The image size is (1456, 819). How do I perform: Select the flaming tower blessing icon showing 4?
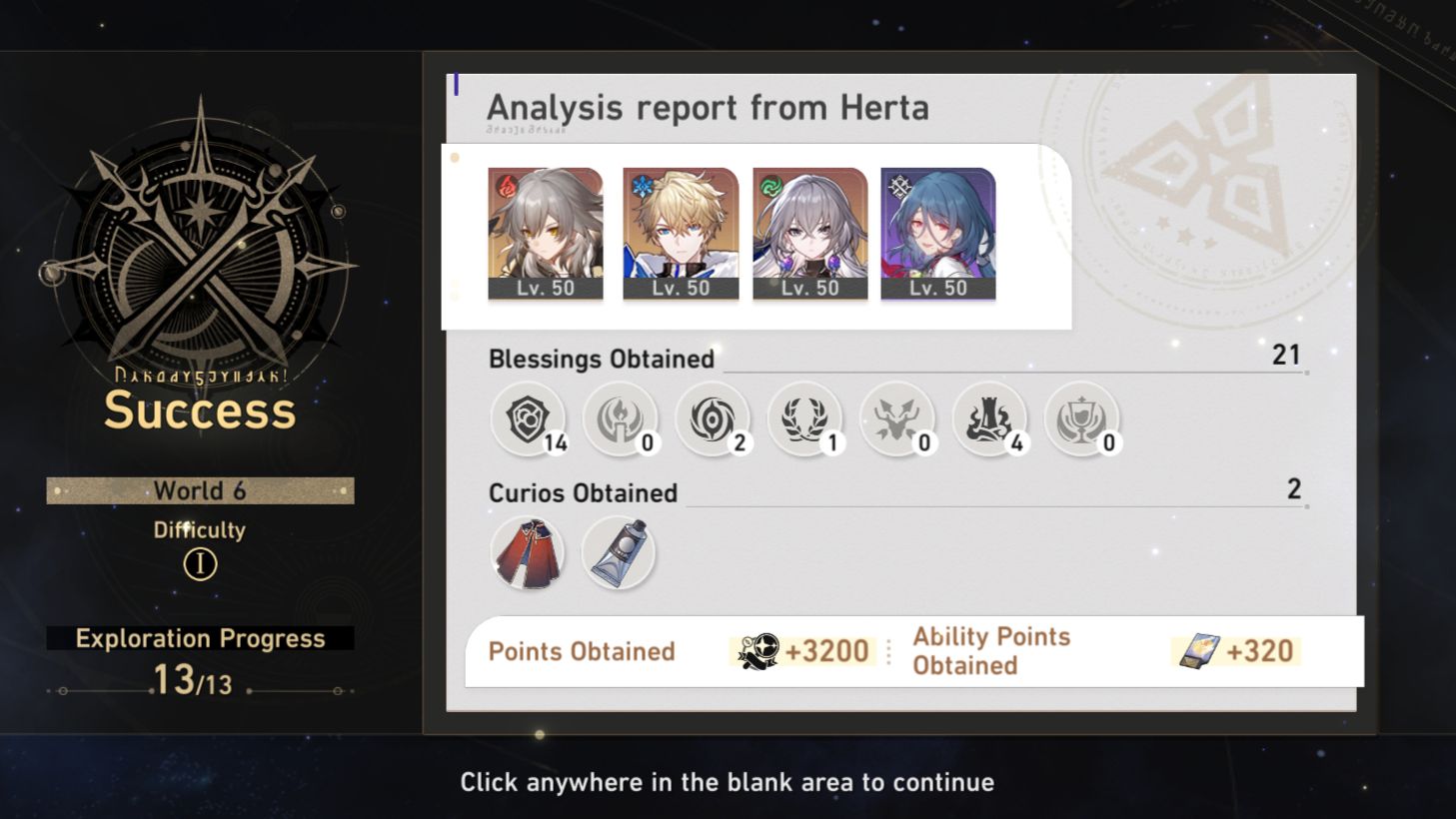point(990,419)
